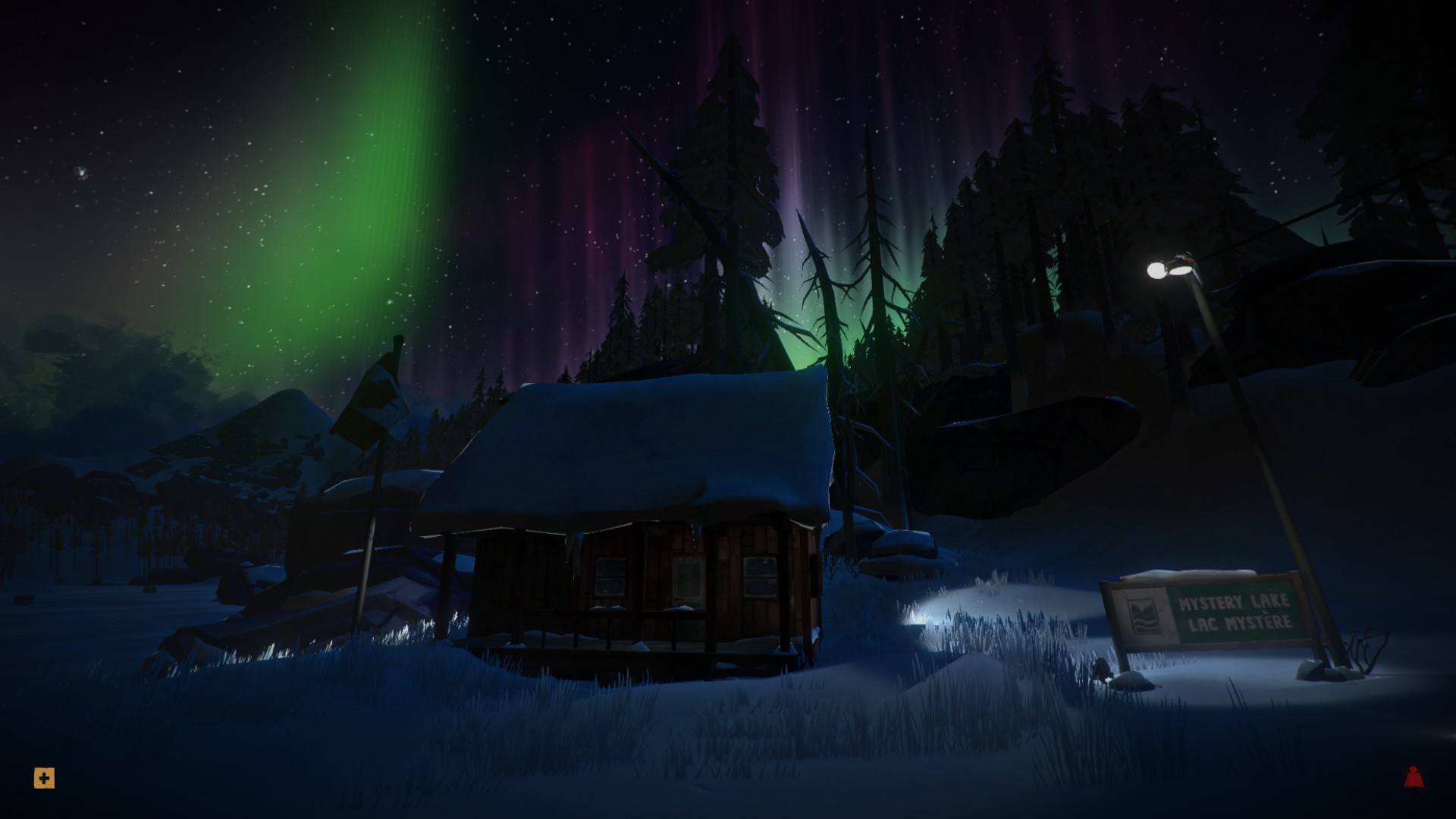Select the red encumbered weight icon
This screenshot has height=819, width=1456.
point(1413,777)
